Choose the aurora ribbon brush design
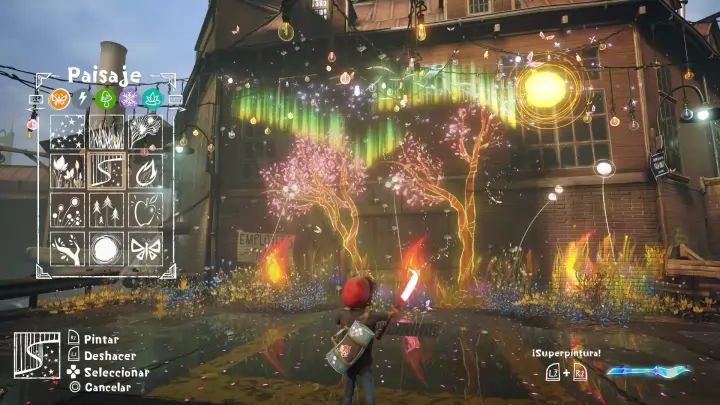Viewport: 720px width, 405px height. 106,171
